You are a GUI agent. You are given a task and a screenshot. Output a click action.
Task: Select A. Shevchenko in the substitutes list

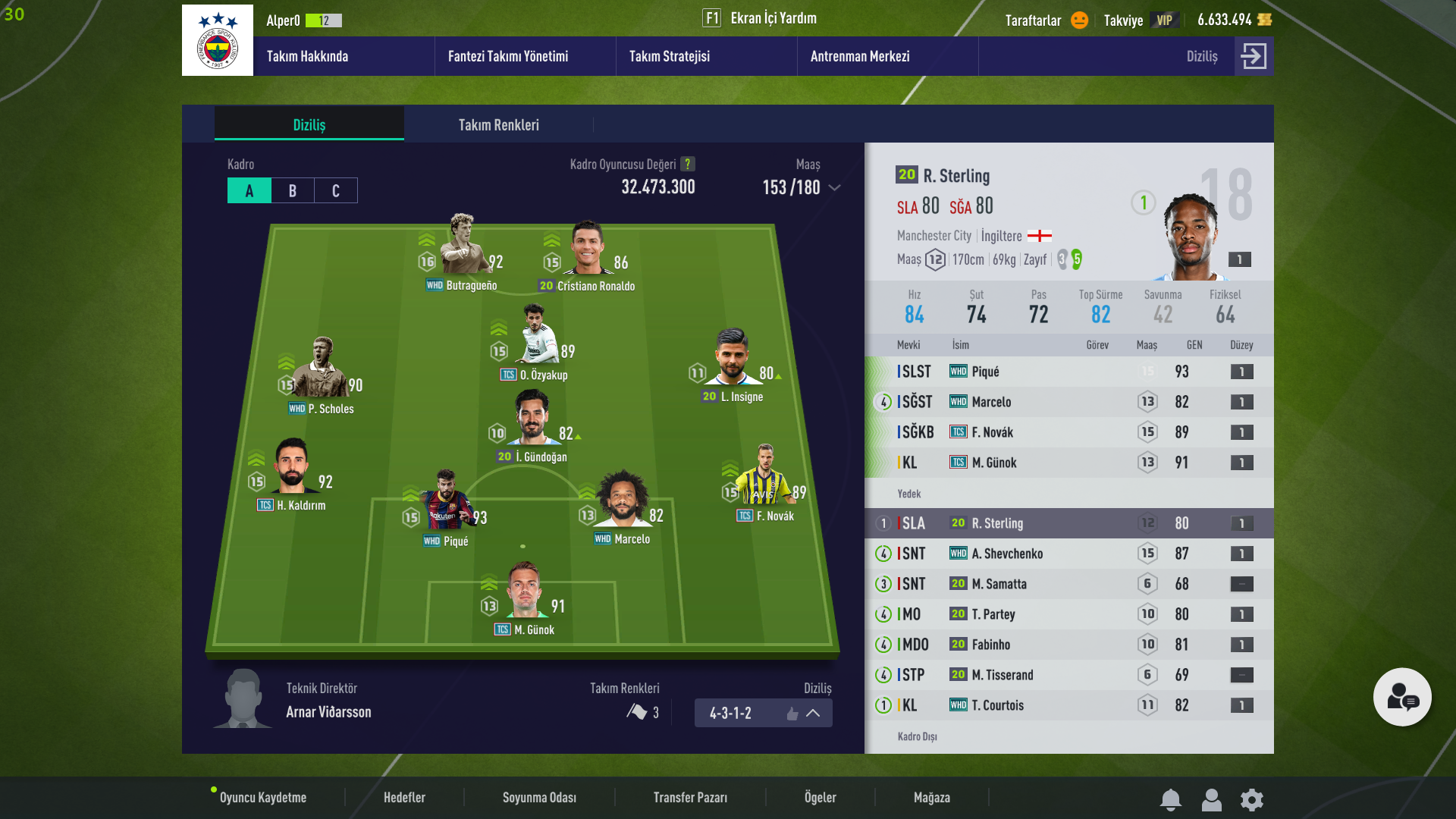(x=1007, y=554)
